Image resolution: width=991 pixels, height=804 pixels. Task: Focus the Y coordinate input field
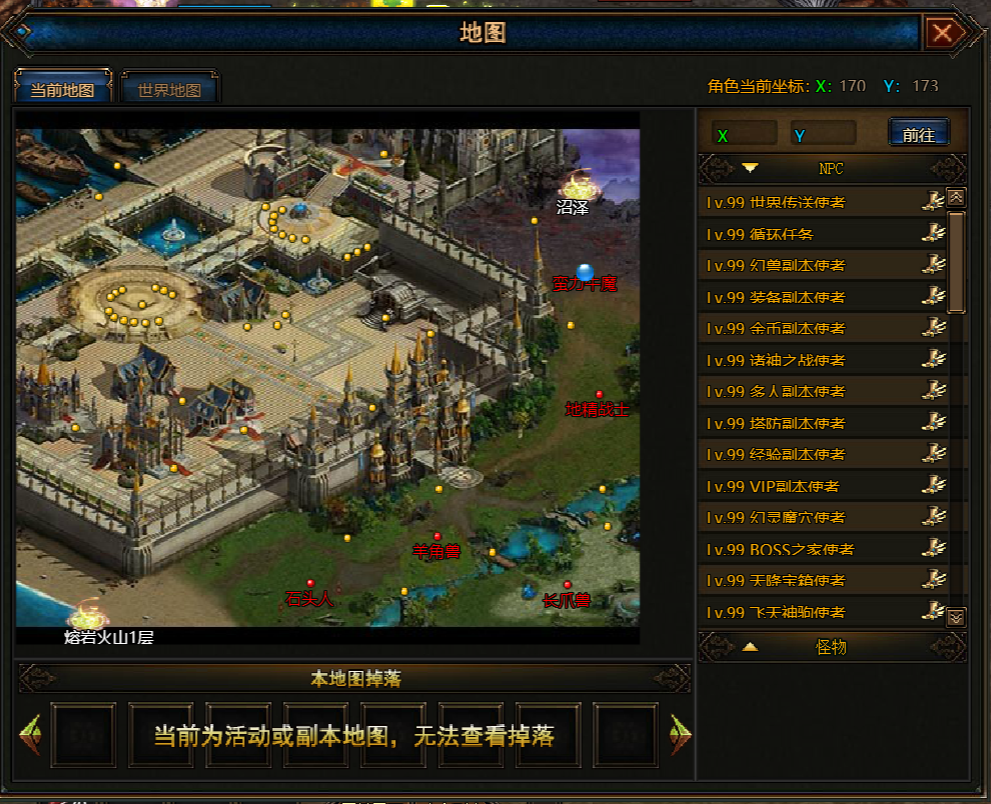823,134
